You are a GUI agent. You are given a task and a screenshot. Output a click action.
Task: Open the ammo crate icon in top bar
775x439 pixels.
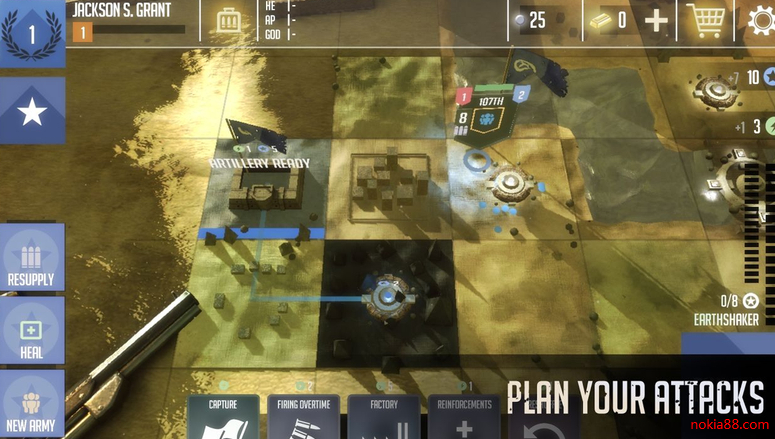pos(230,20)
